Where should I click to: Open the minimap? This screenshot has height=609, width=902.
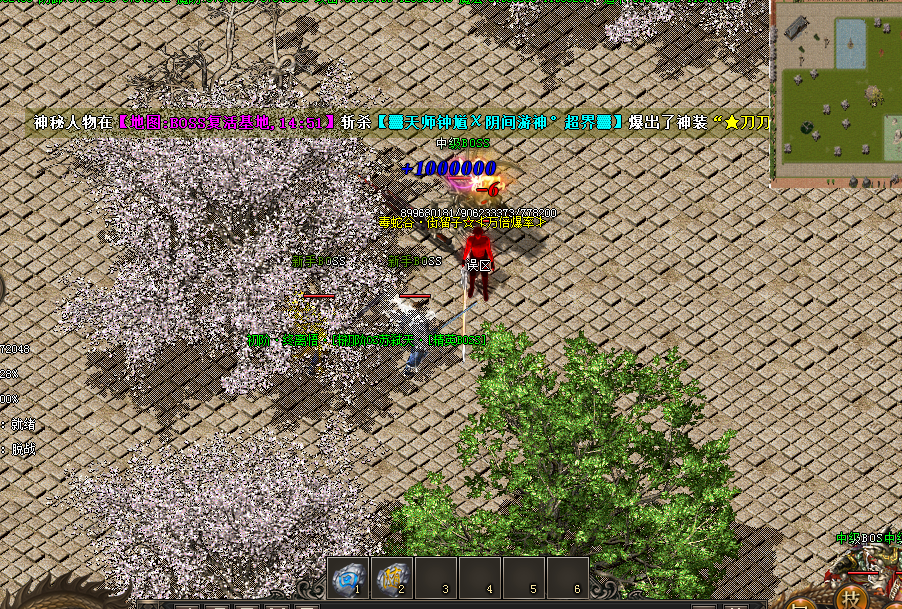point(838,90)
